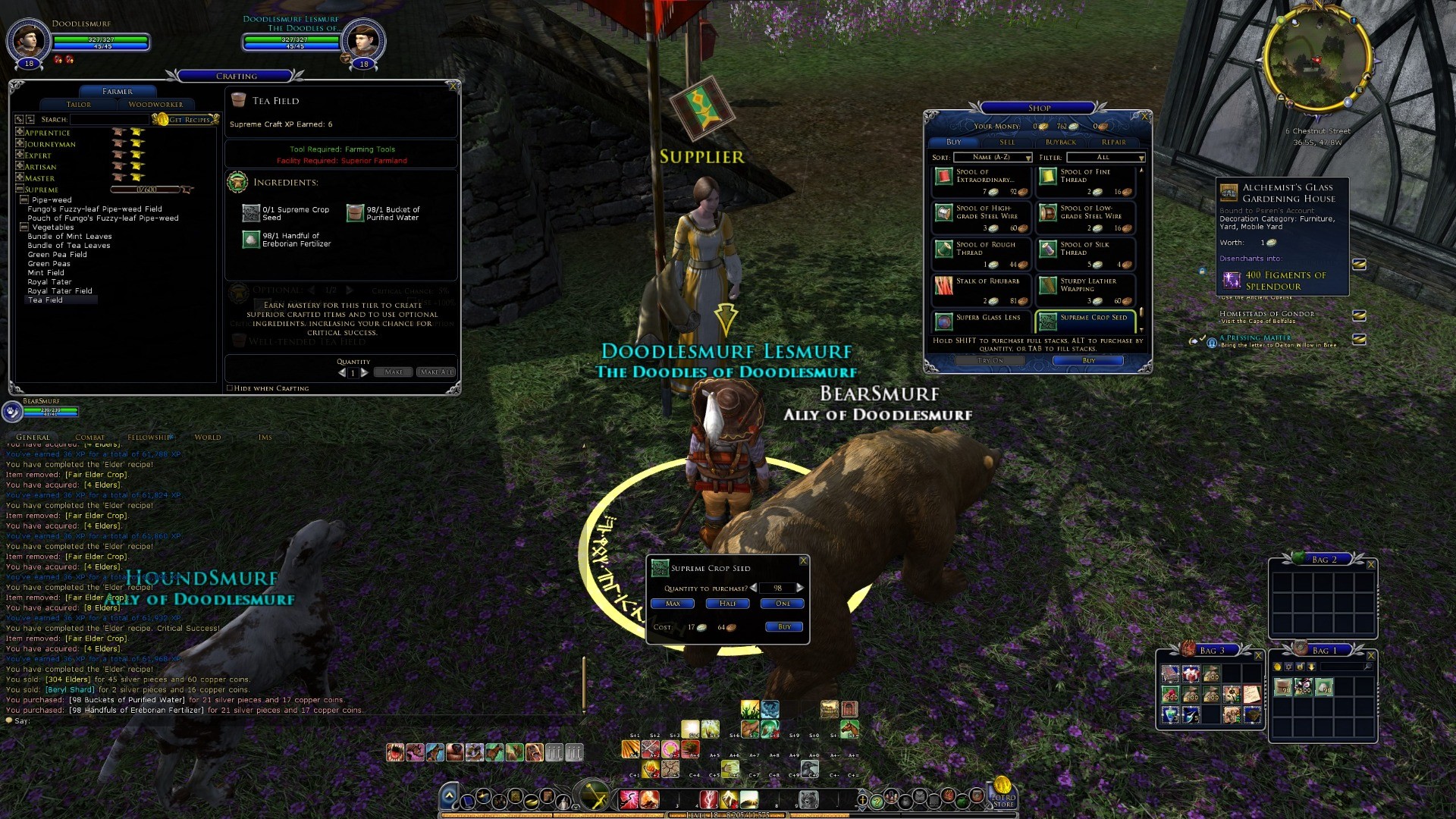The image size is (1456, 819).
Task: Open the shop Filter dropdown
Action: click(x=1106, y=158)
